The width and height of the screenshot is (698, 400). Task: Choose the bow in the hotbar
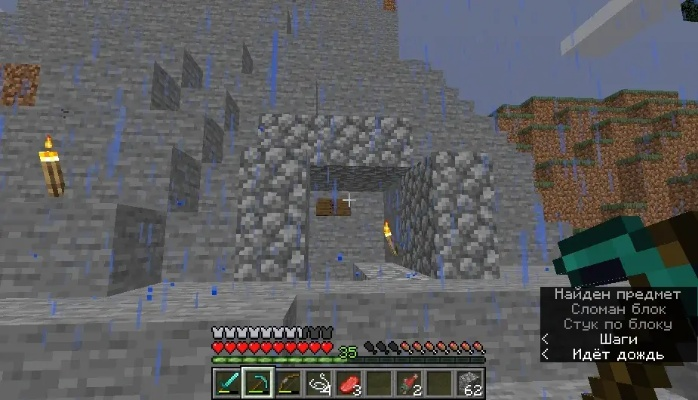pos(290,382)
